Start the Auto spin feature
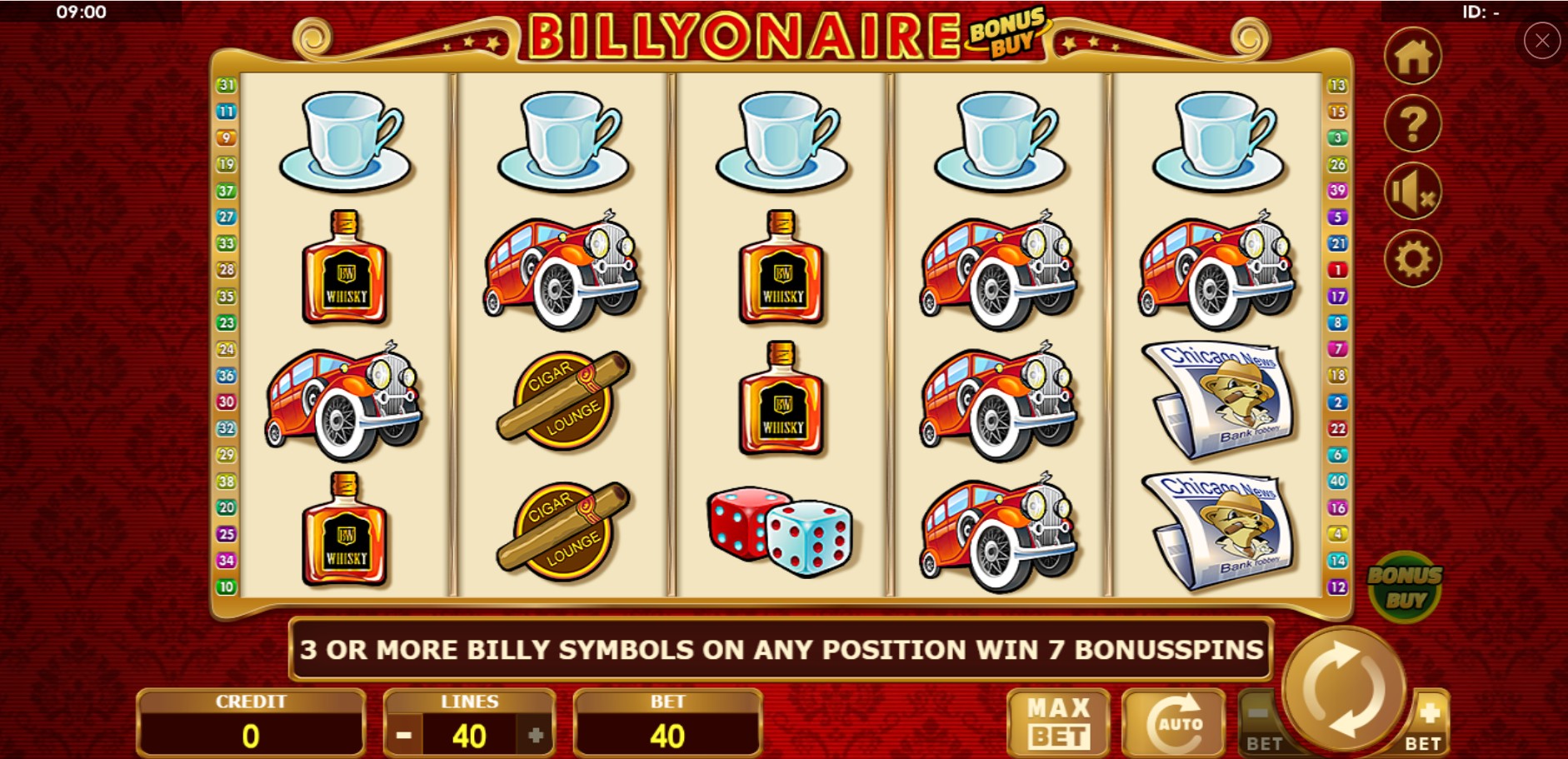This screenshot has height=759, width=1568. click(x=1173, y=722)
